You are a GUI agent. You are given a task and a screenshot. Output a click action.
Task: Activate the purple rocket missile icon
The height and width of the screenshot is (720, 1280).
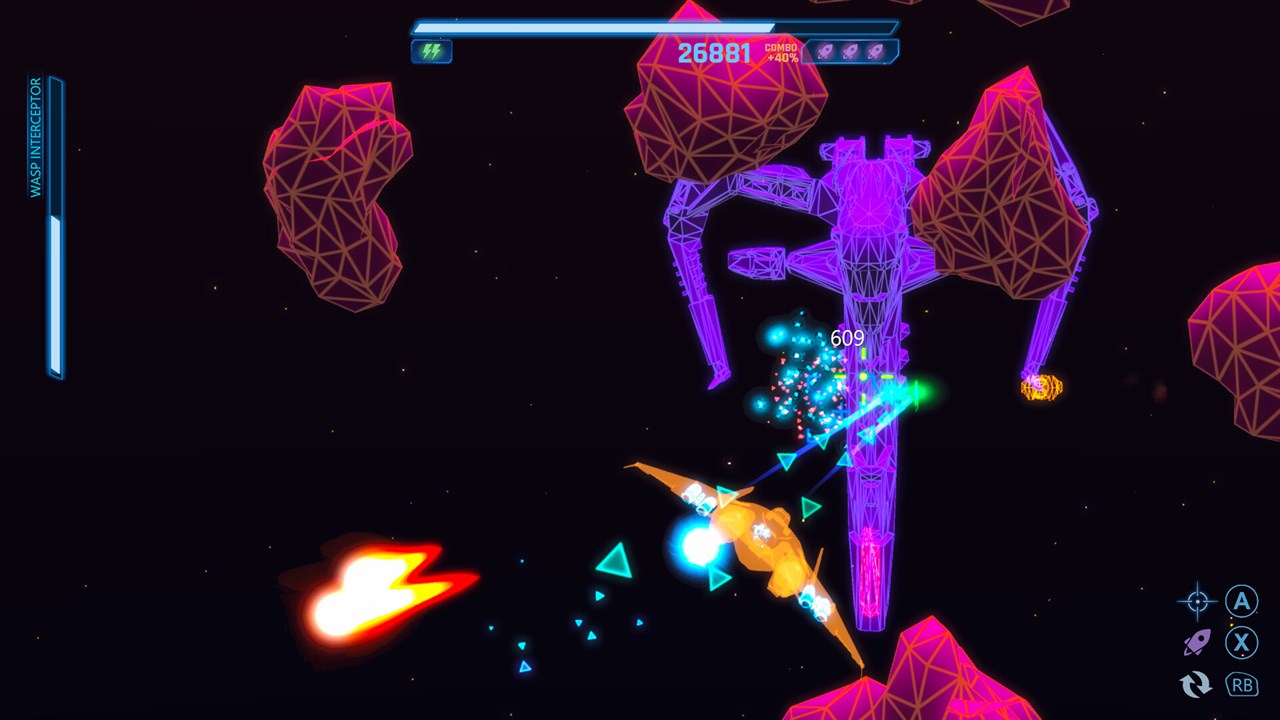pyautogui.click(x=1197, y=643)
